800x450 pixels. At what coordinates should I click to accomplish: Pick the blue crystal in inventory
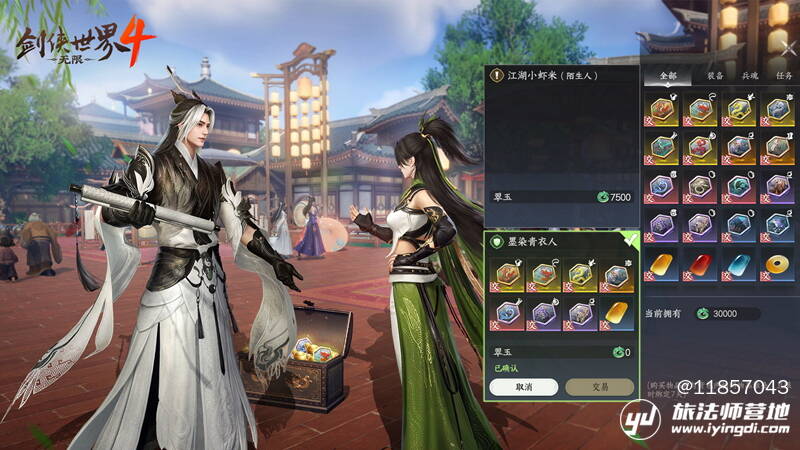739,264
